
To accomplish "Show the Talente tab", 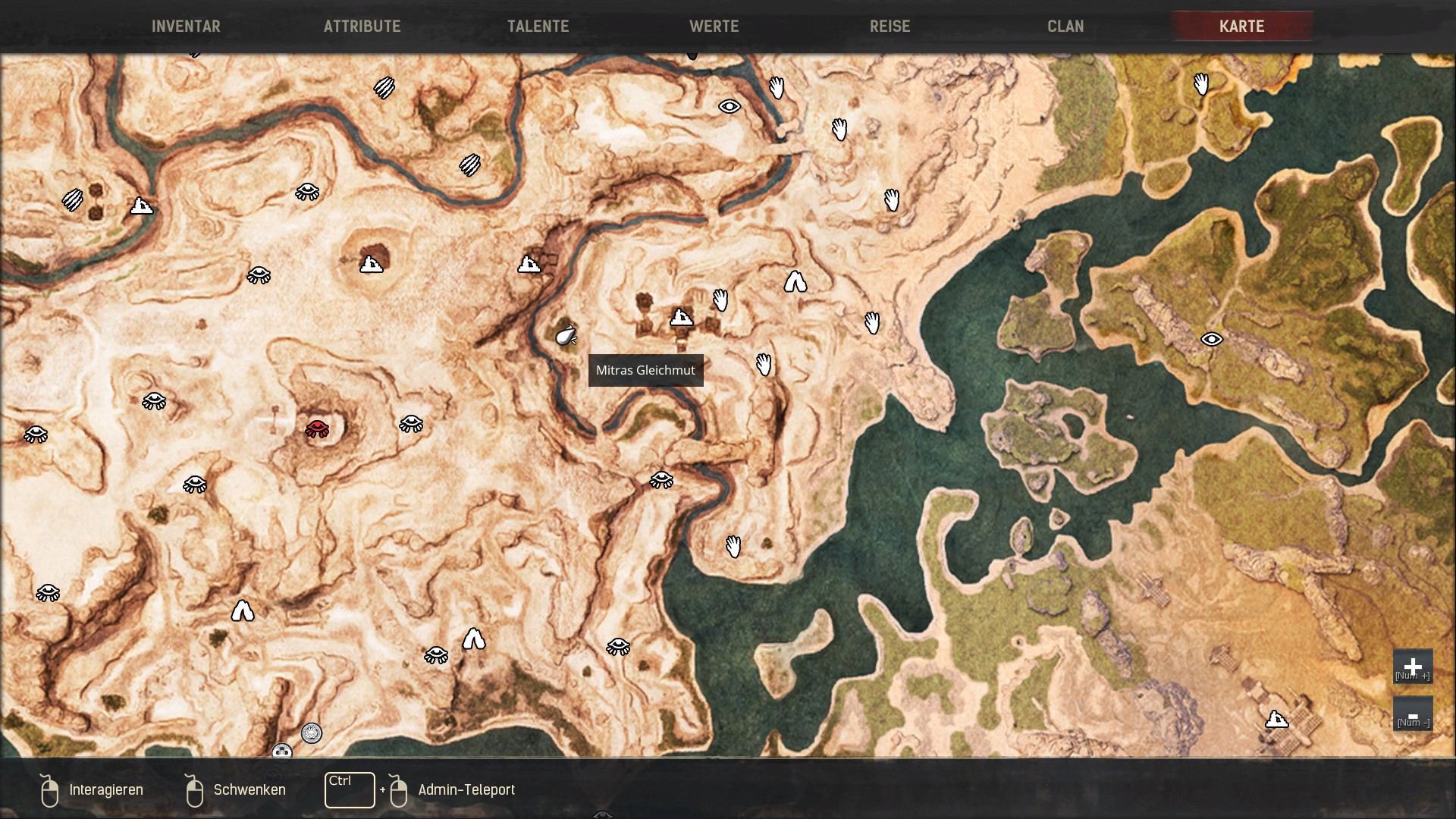I will 538,27.
